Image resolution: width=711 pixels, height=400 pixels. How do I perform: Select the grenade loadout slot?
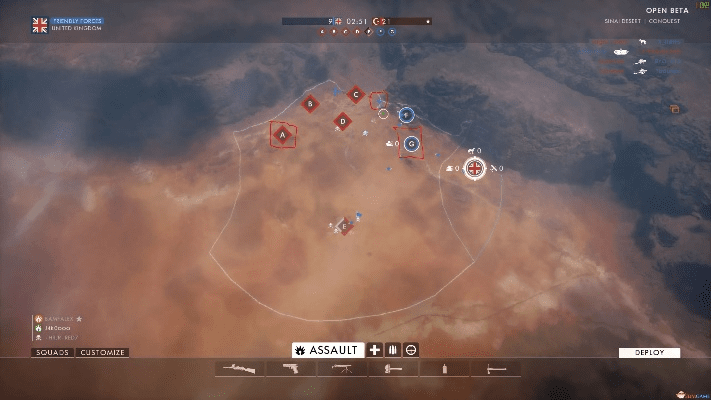pos(445,369)
